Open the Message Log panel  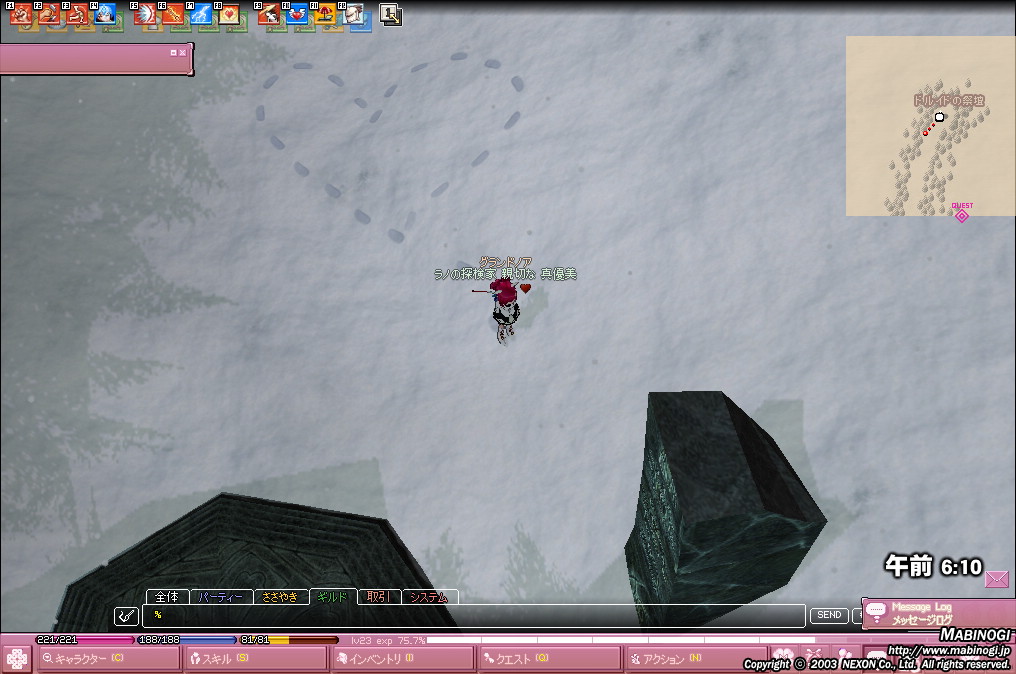(920, 613)
